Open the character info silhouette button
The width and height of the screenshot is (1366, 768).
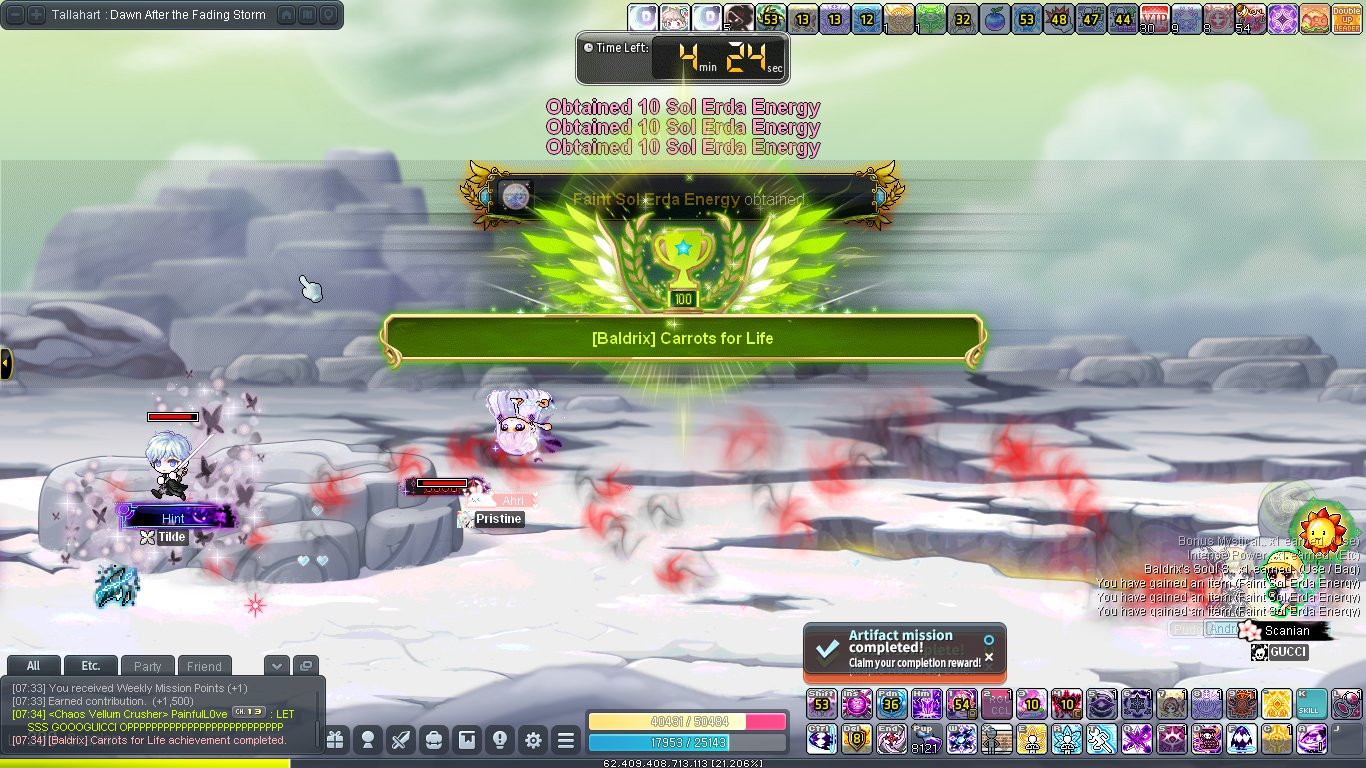[x=368, y=740]
